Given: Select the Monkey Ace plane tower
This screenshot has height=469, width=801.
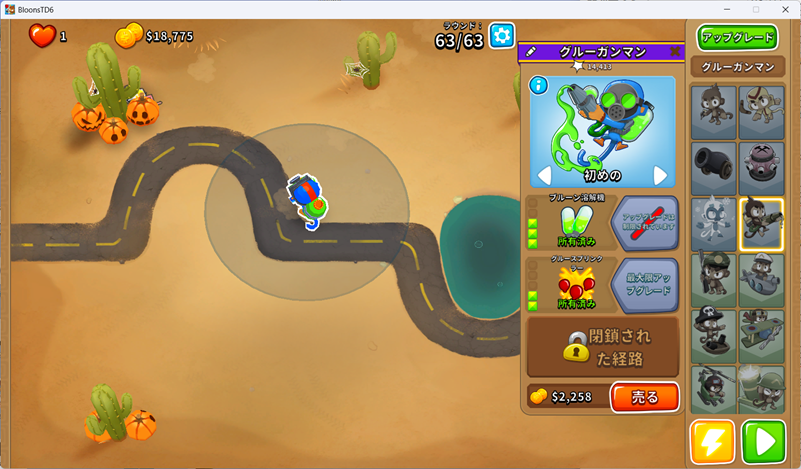Looking at the screenshot, I should 761,334.
